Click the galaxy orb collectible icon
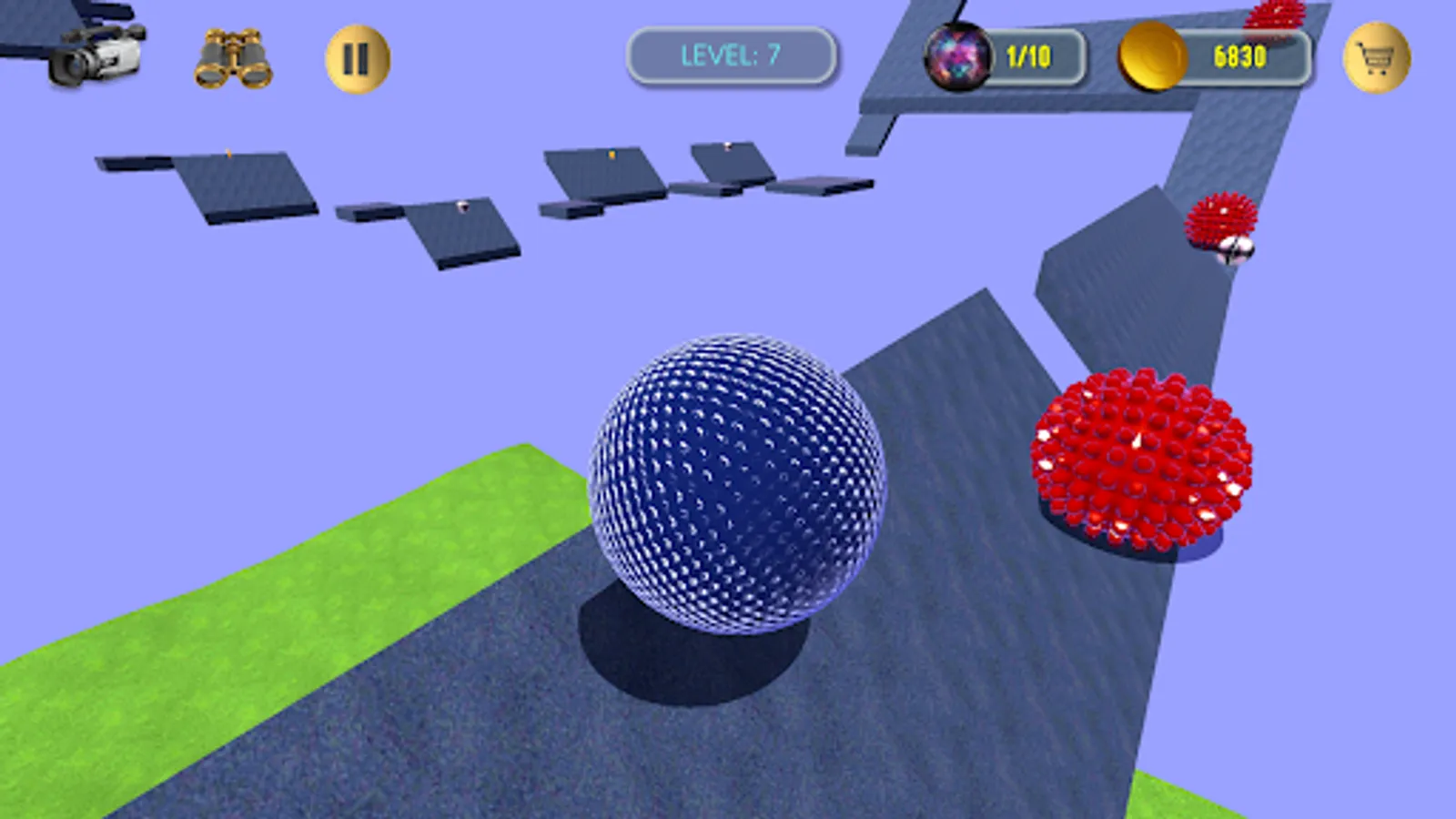The image size is (1456, 819). pos(958,55)
